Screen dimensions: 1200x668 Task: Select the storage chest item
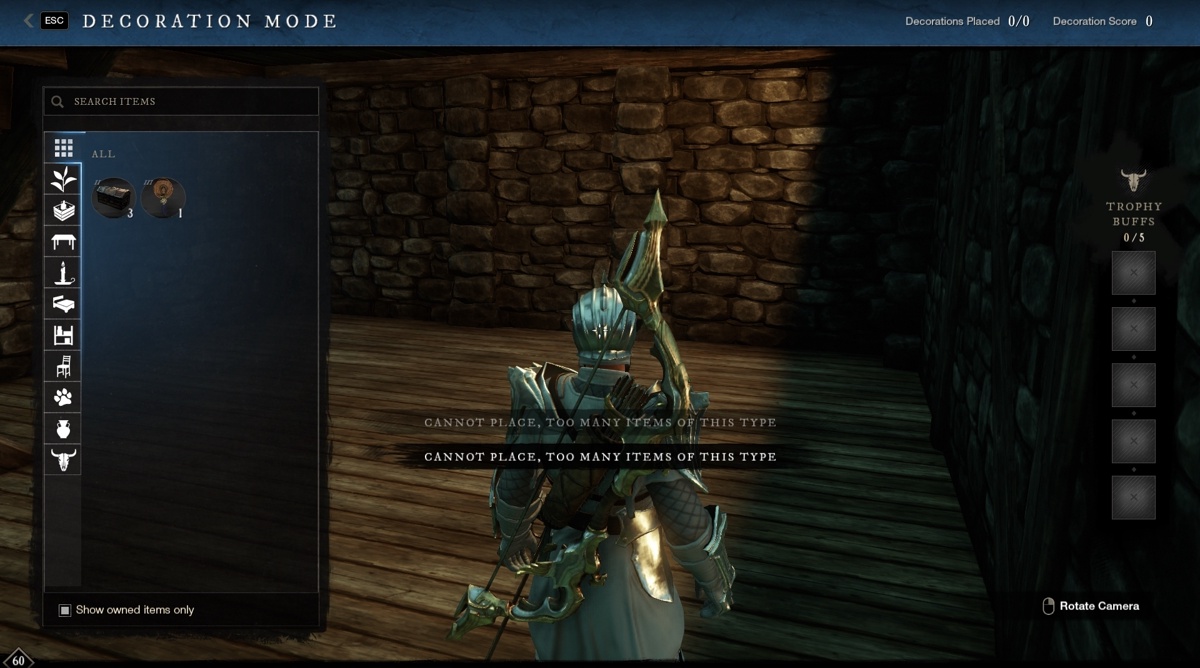[113, 197]
